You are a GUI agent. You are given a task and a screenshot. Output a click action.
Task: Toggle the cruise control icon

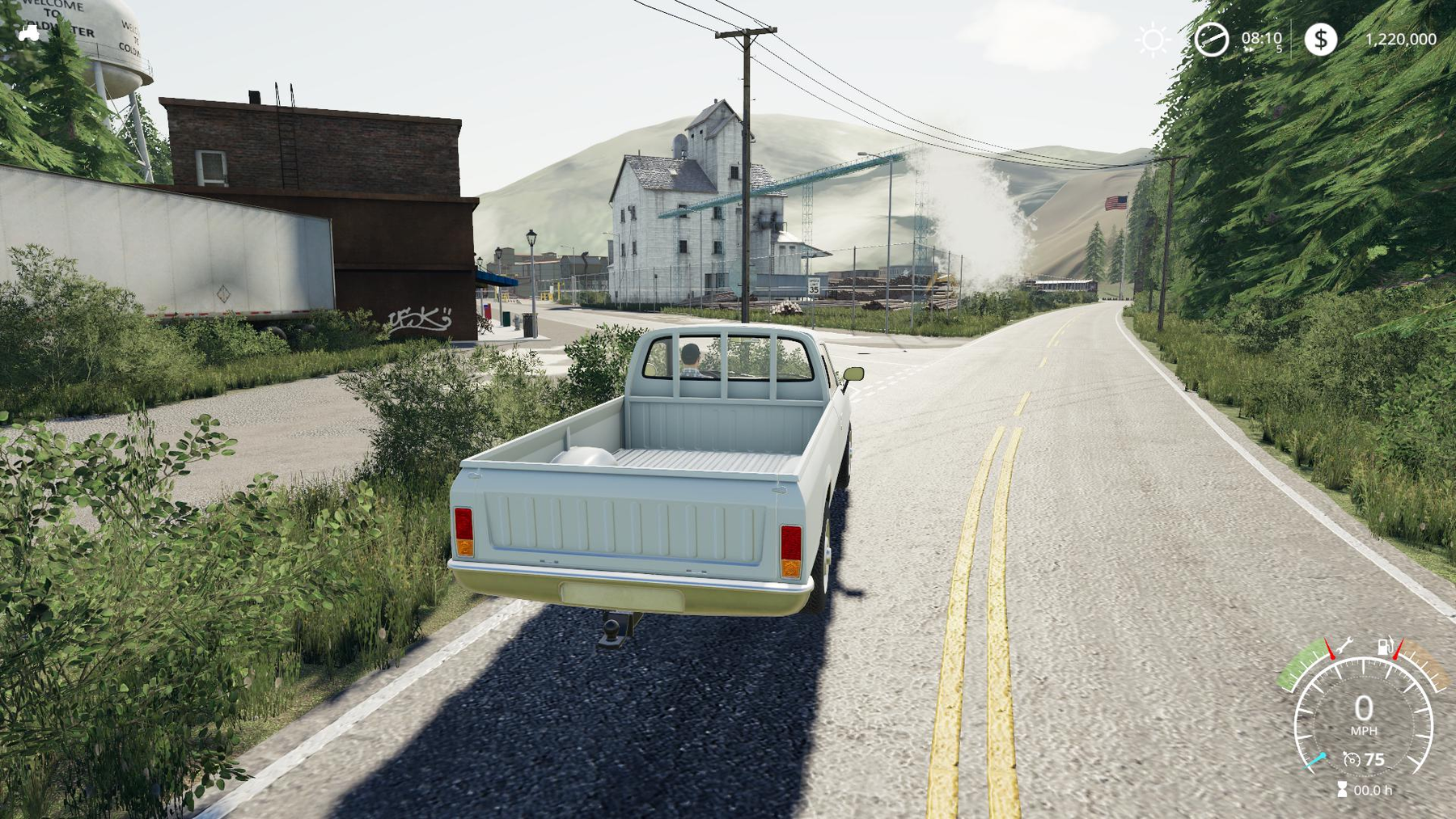pyautogui.click(x=1352, y=759)
